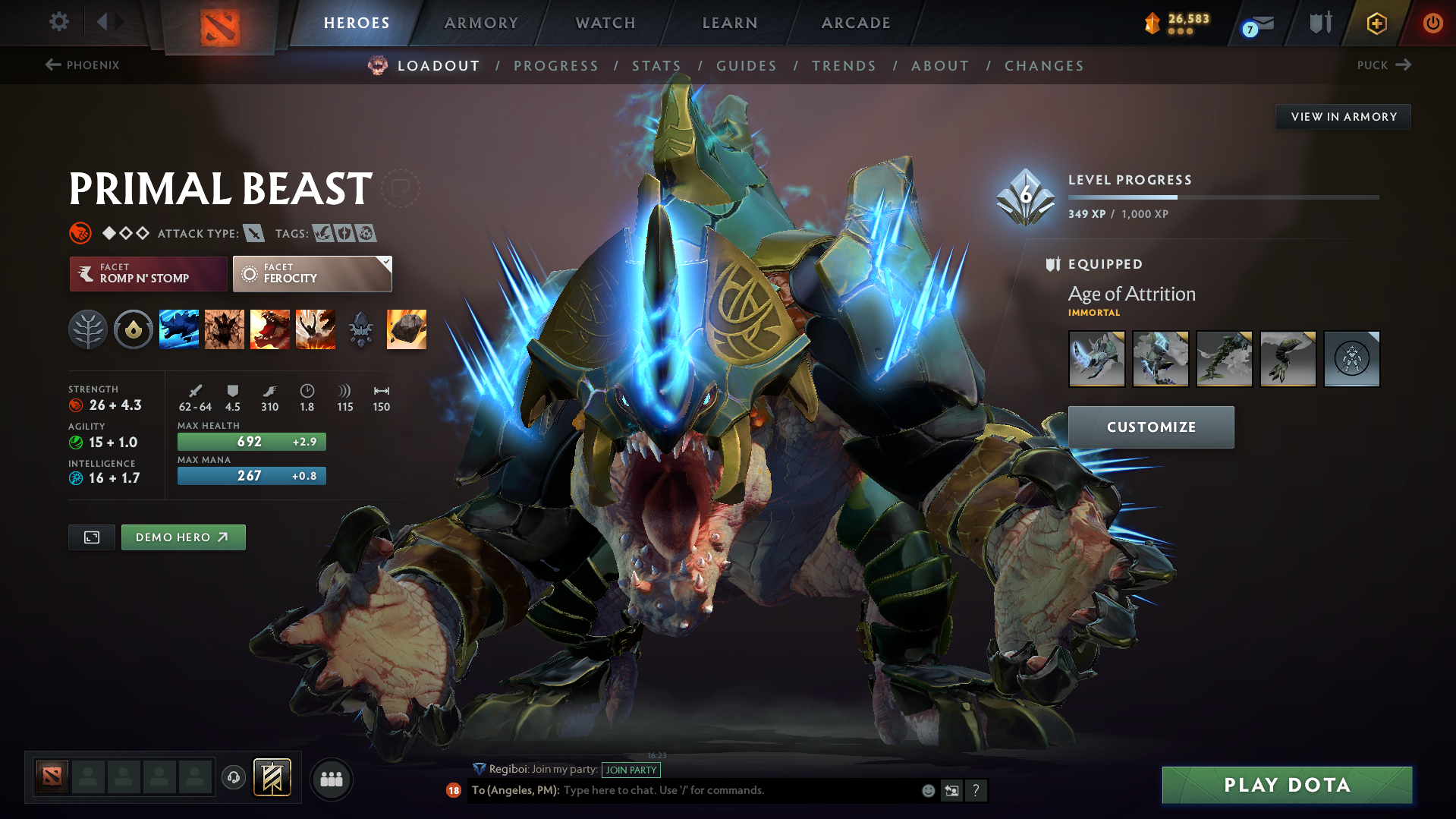The image size is (1456, 819).
Task: Click the settings gear icon
Action: click(58, 23)
